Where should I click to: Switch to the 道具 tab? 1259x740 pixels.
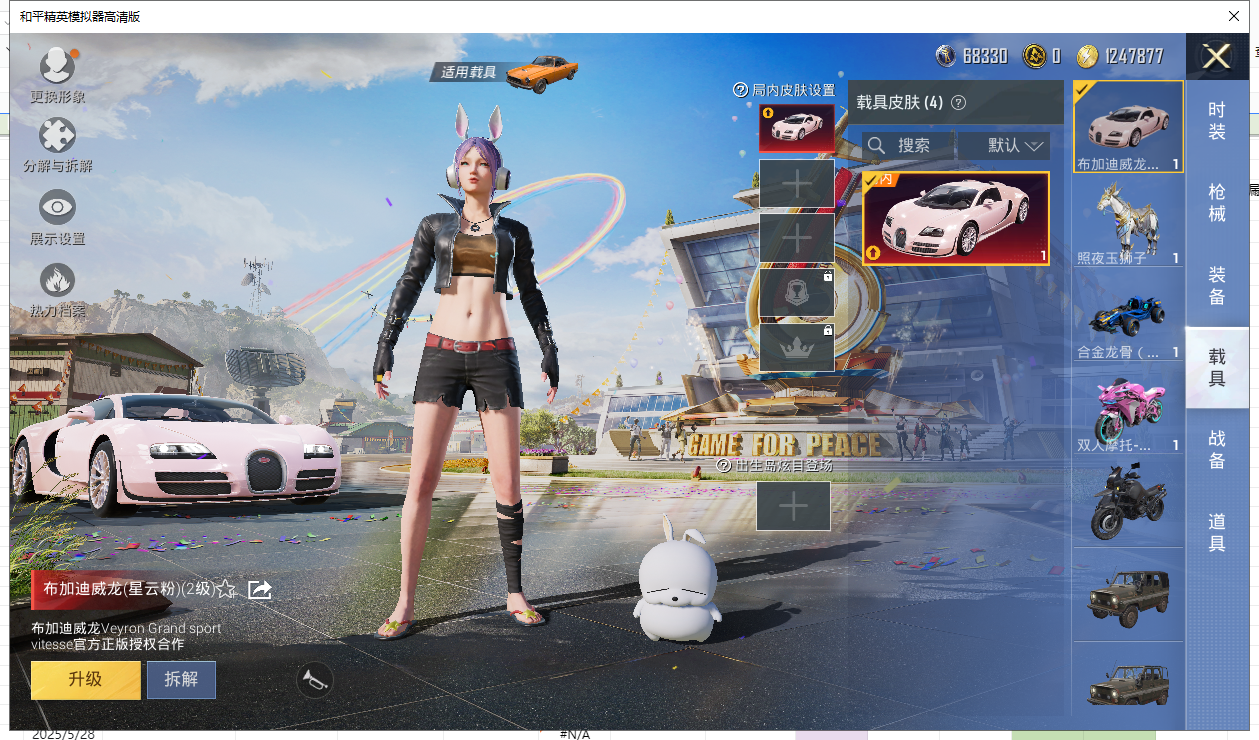point(1217,532)
